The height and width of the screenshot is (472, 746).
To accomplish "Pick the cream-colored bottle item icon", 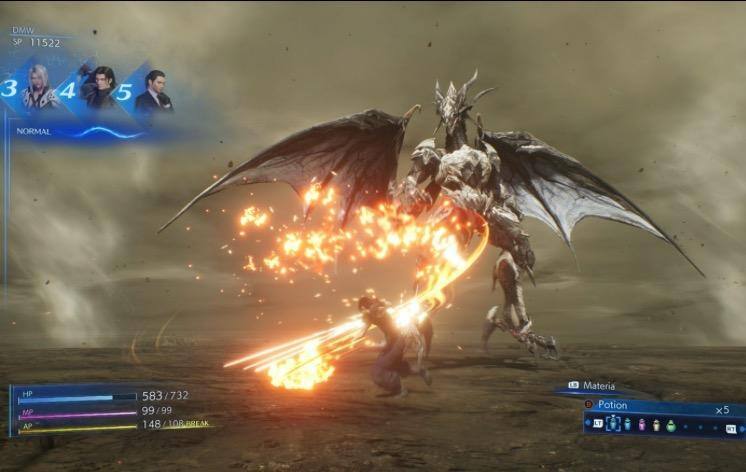I will (x=656, y=425).
